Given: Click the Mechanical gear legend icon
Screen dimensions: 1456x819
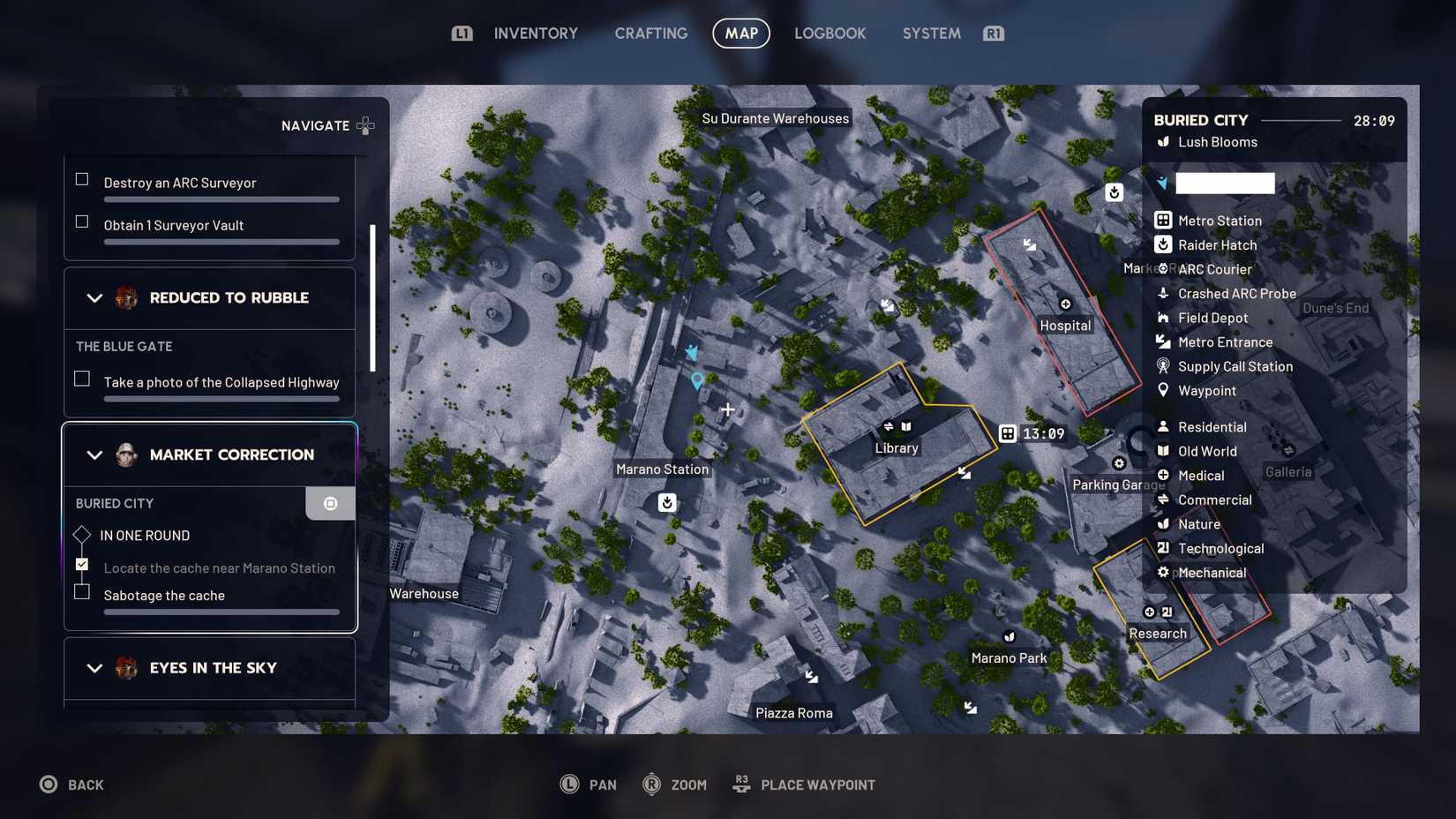Looking at the screenshot, I should tap(1164, 572).
